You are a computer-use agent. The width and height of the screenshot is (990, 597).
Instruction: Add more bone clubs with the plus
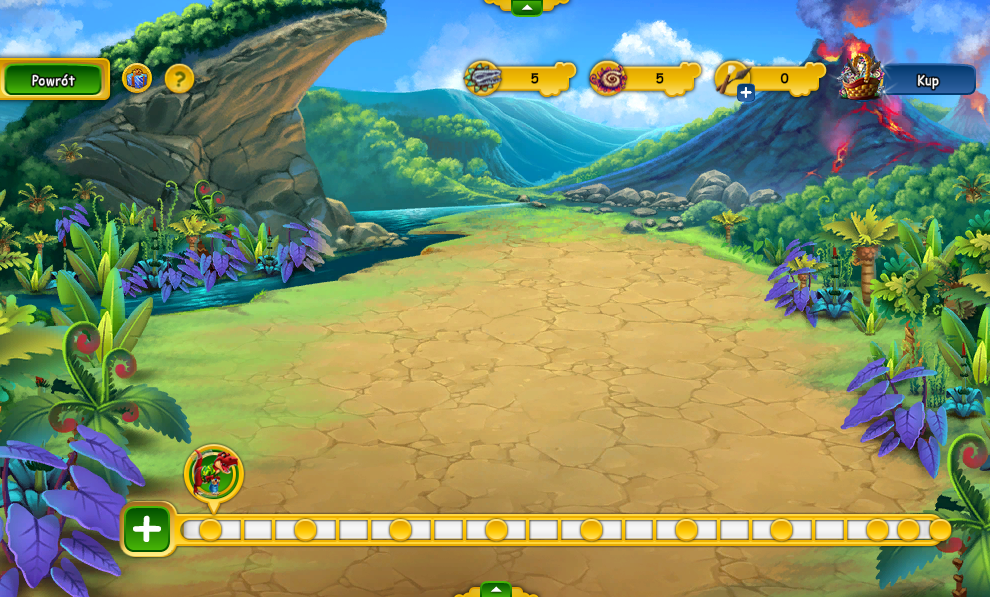pos(746,92)
